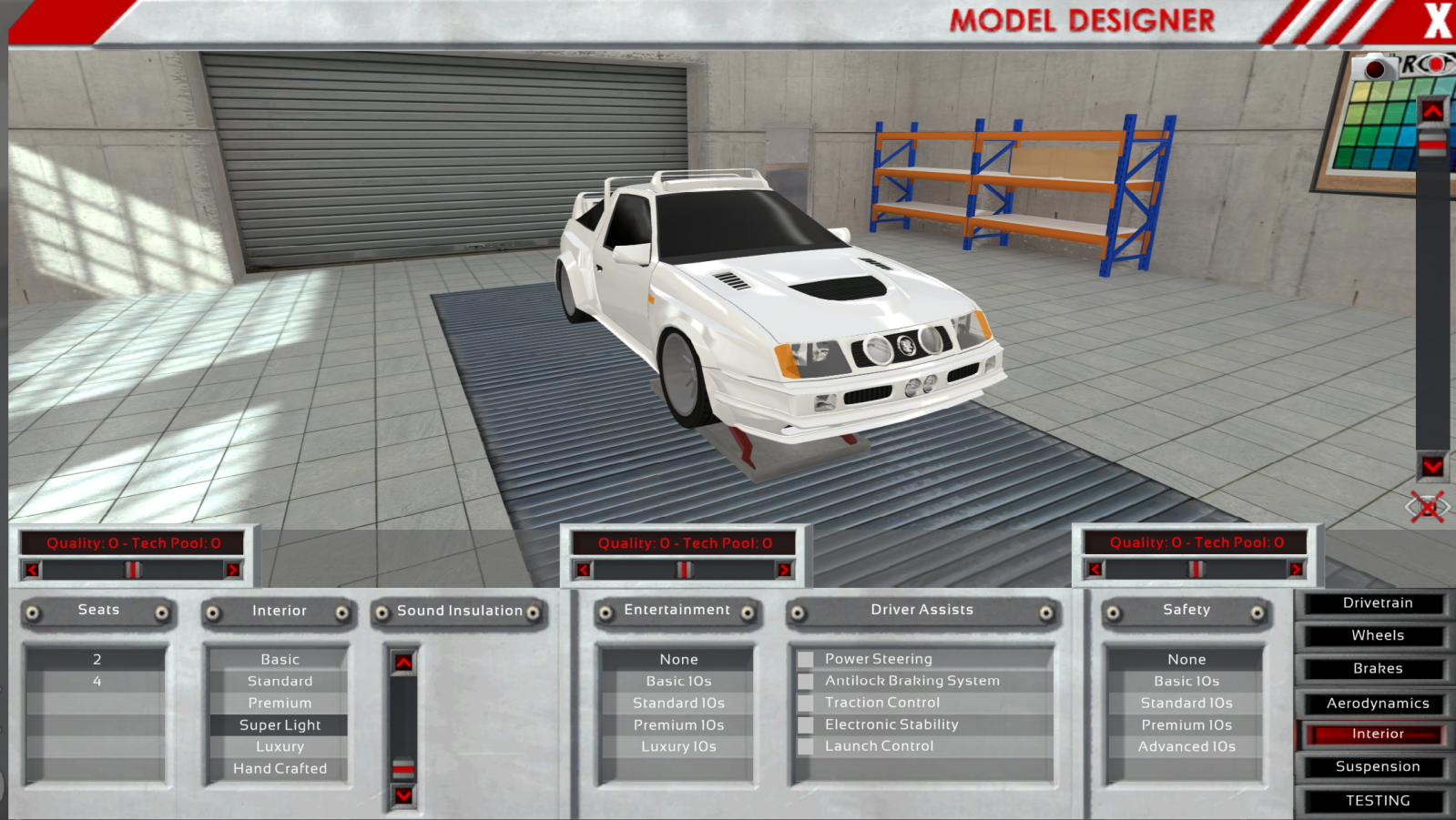
Task: Toggle Antilock Braking System
Action: point(806,681)
